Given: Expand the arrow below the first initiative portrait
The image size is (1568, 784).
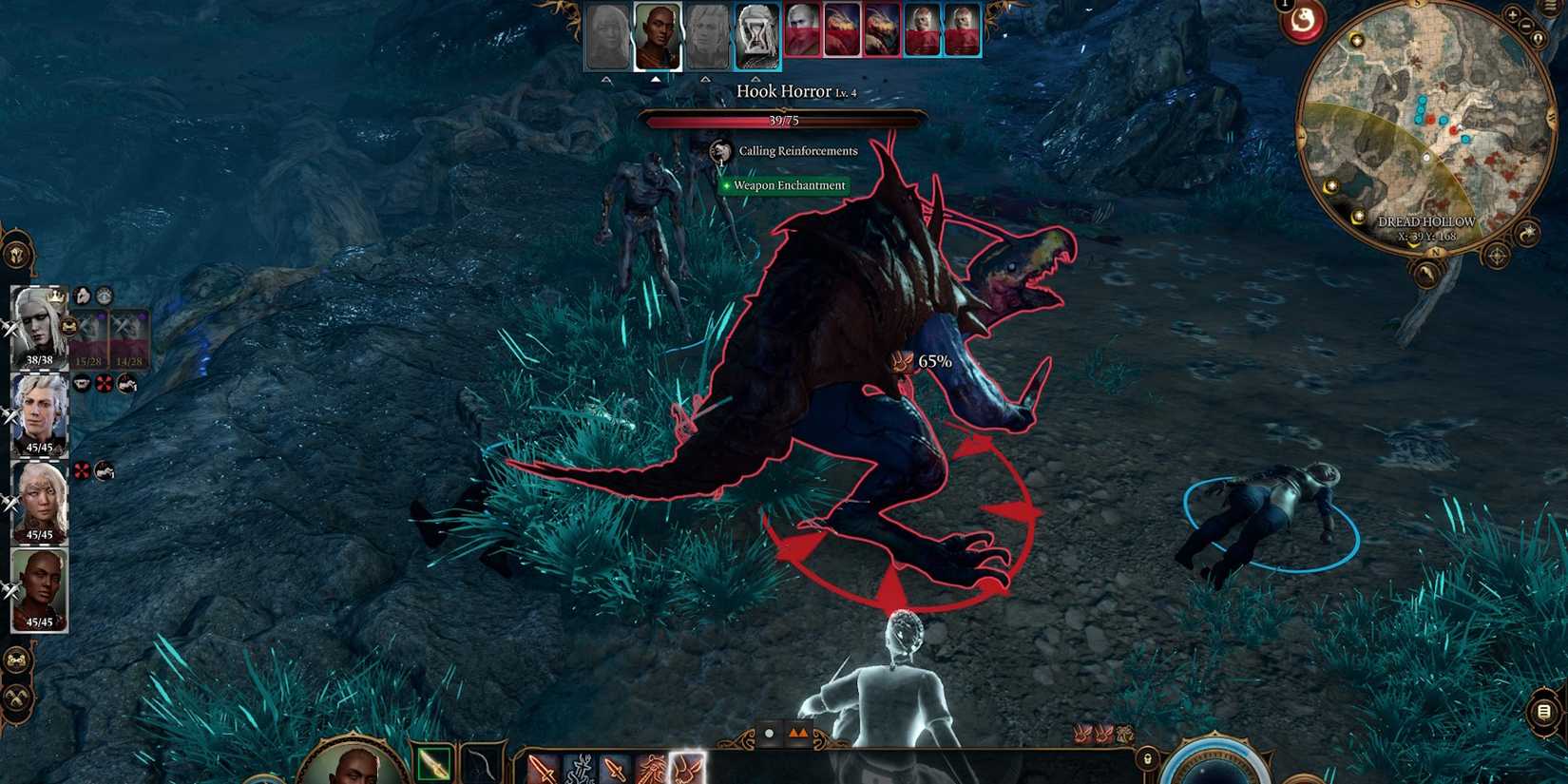Looking at the screenshot, I should point(604,78).
